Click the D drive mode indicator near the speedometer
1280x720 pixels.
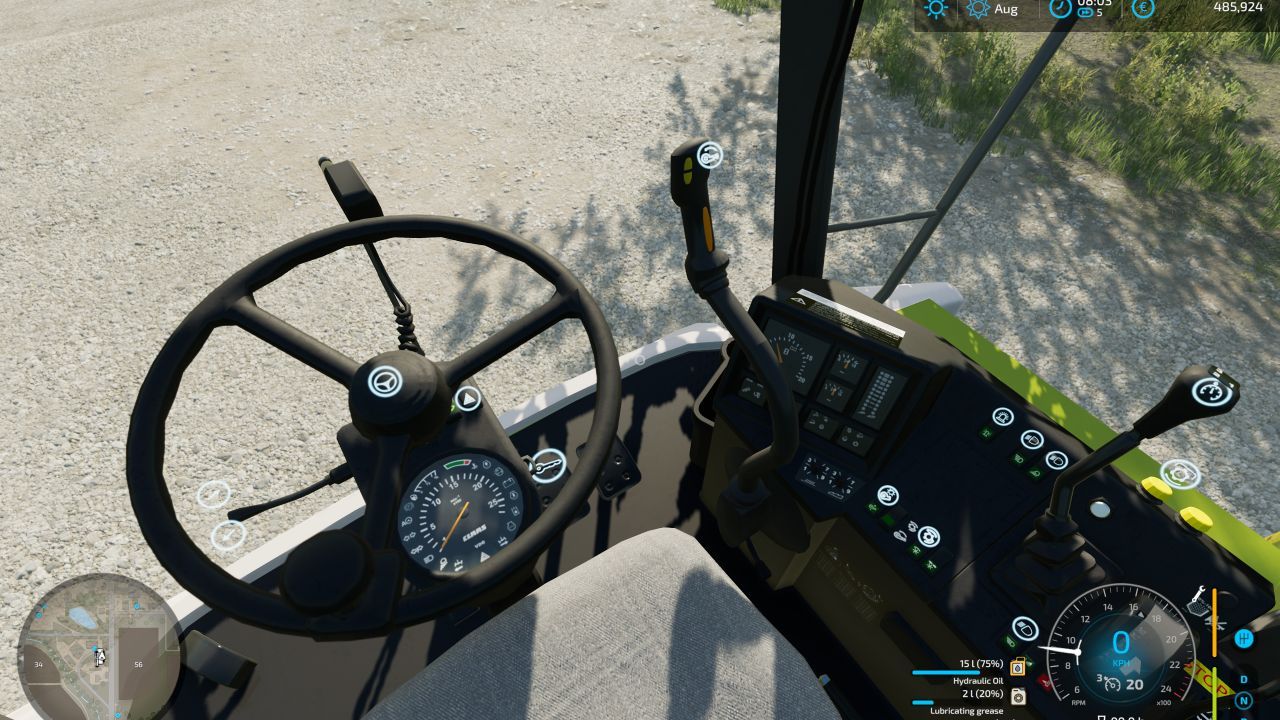[1243, 678]
